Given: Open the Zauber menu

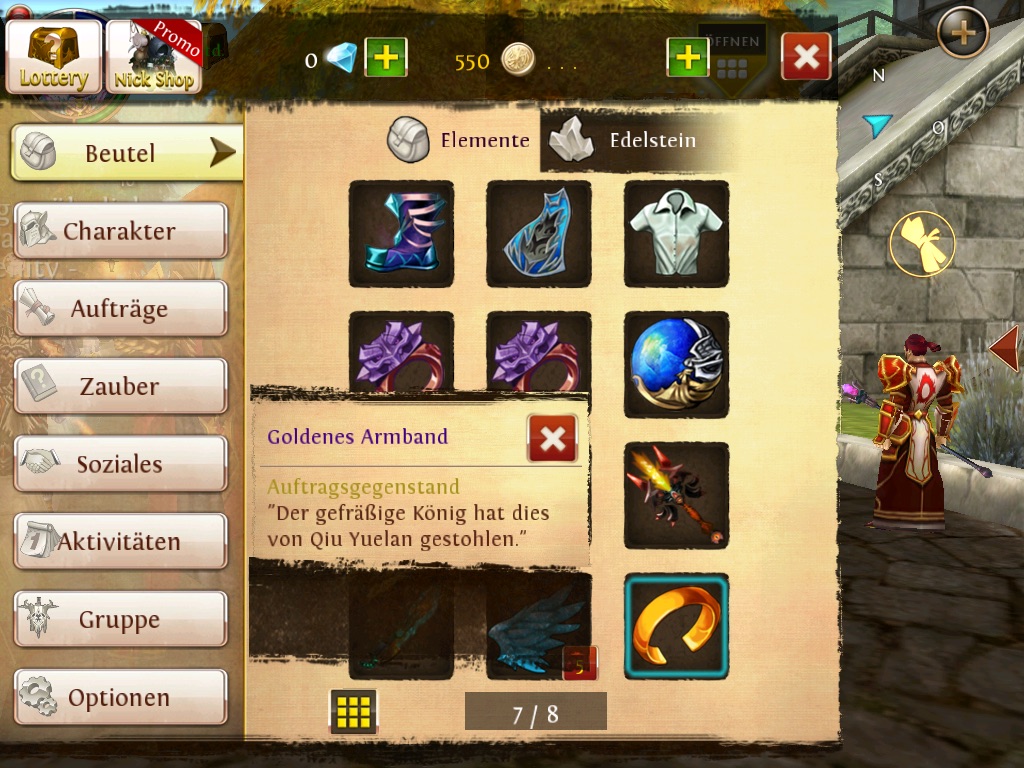Looking at the screenshot, I should coord(120,386).
